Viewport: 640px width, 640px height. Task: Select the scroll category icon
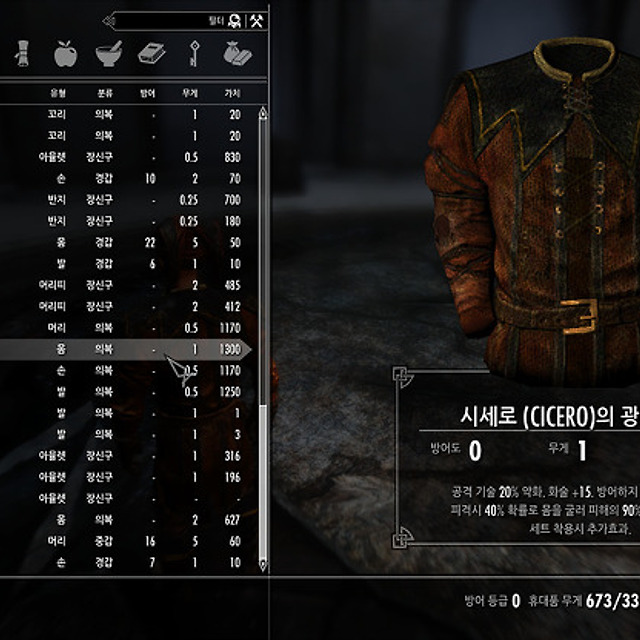[x=22, y=54]
